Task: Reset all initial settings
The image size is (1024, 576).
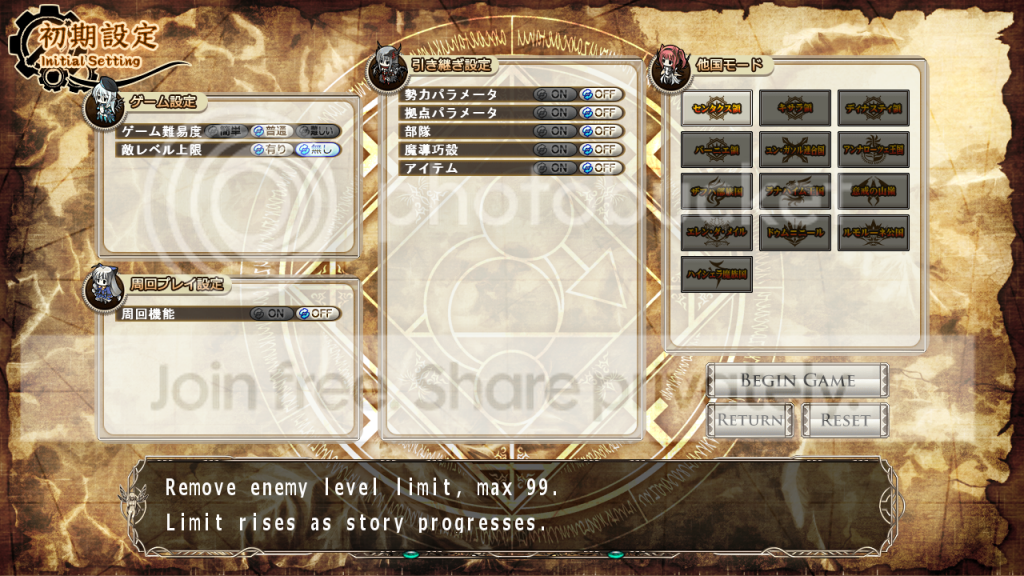Action: coord(845,420)
